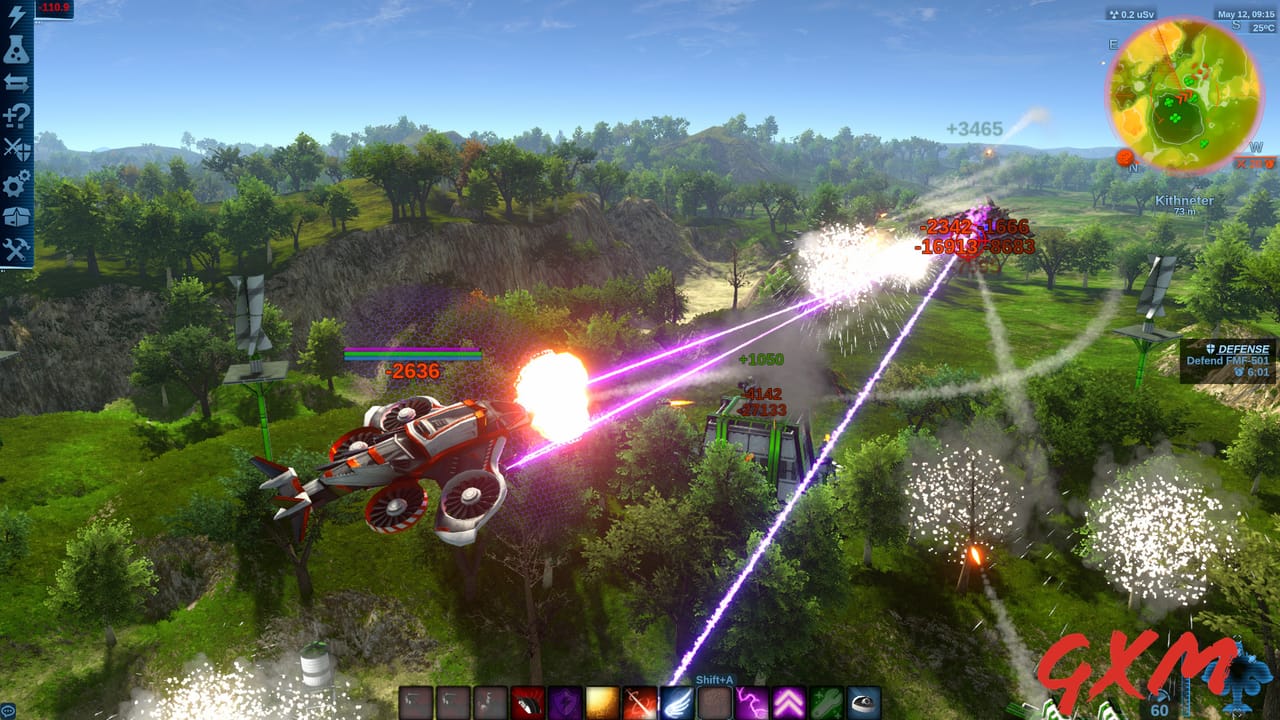This screenshot has height=720, width=1280.
Task: Activate the lightning bolt icon in left sidebar
Action: coord(14,14)
